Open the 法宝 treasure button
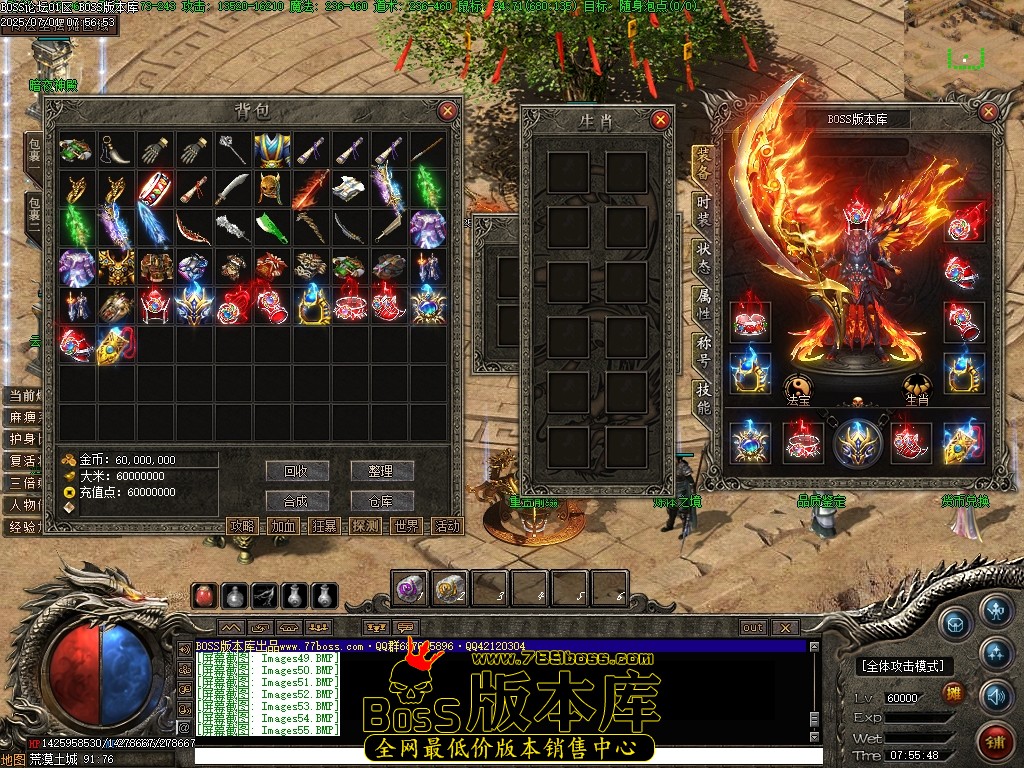 (798, 388)
